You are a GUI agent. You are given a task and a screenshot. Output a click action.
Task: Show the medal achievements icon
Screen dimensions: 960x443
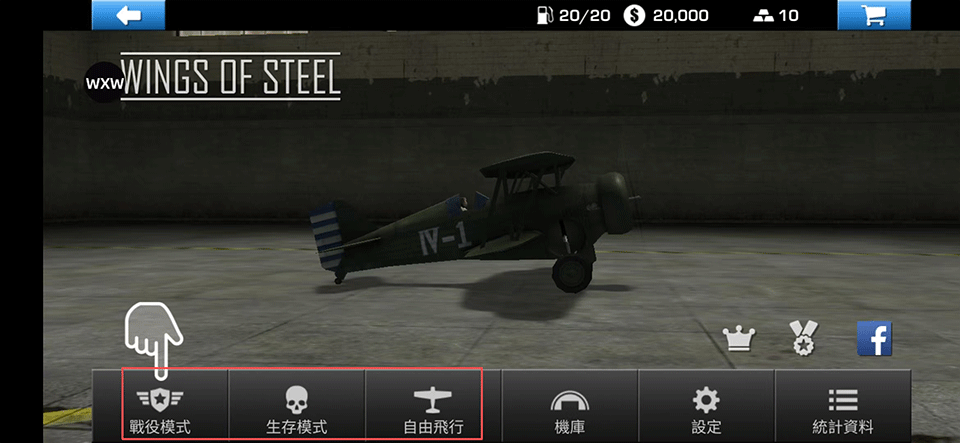[x=803, y=339]
